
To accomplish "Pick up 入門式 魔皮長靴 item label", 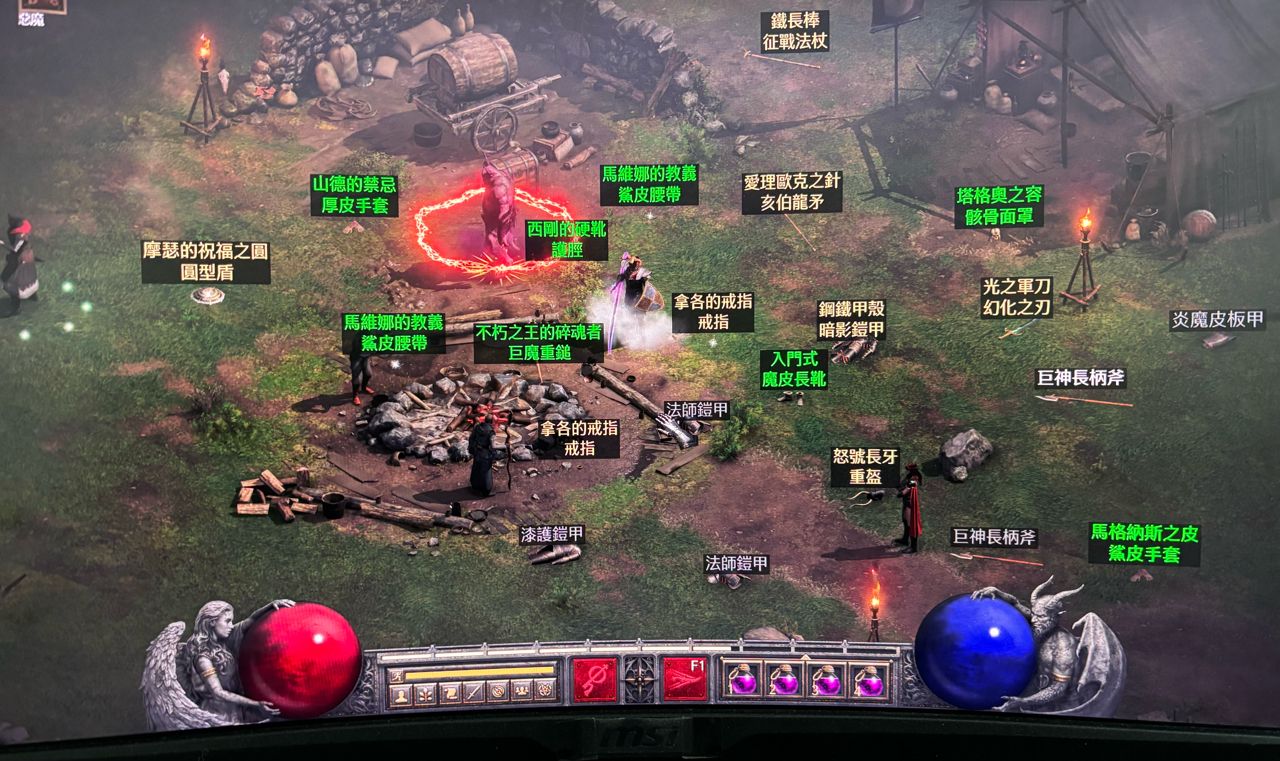I will [793, 369].
